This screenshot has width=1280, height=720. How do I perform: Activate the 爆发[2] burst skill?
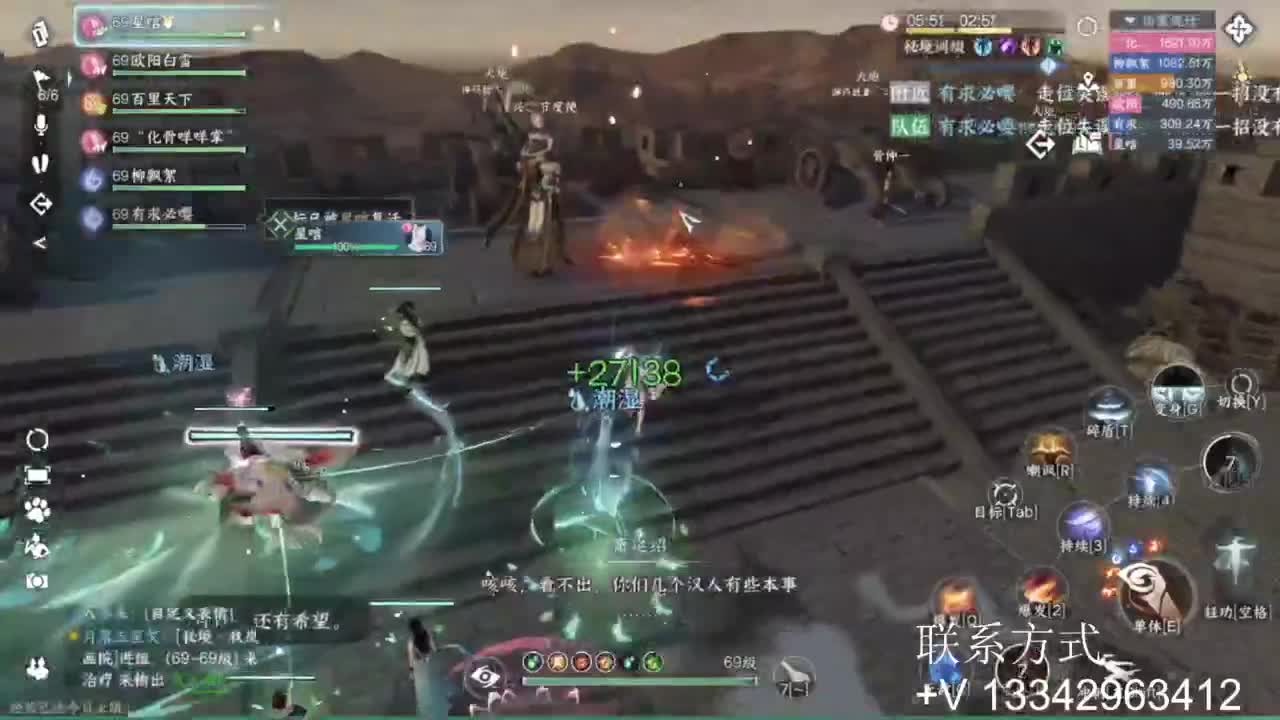[1040, 588]
